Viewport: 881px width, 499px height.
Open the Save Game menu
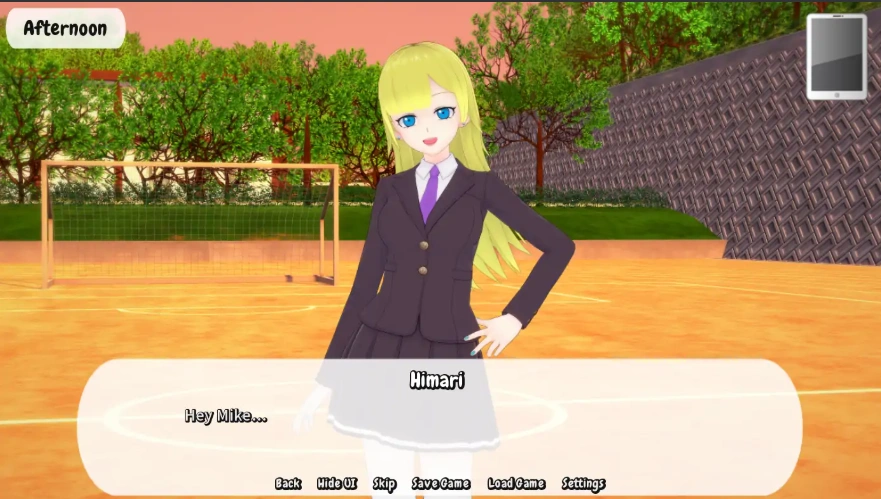tap(441, 484)
